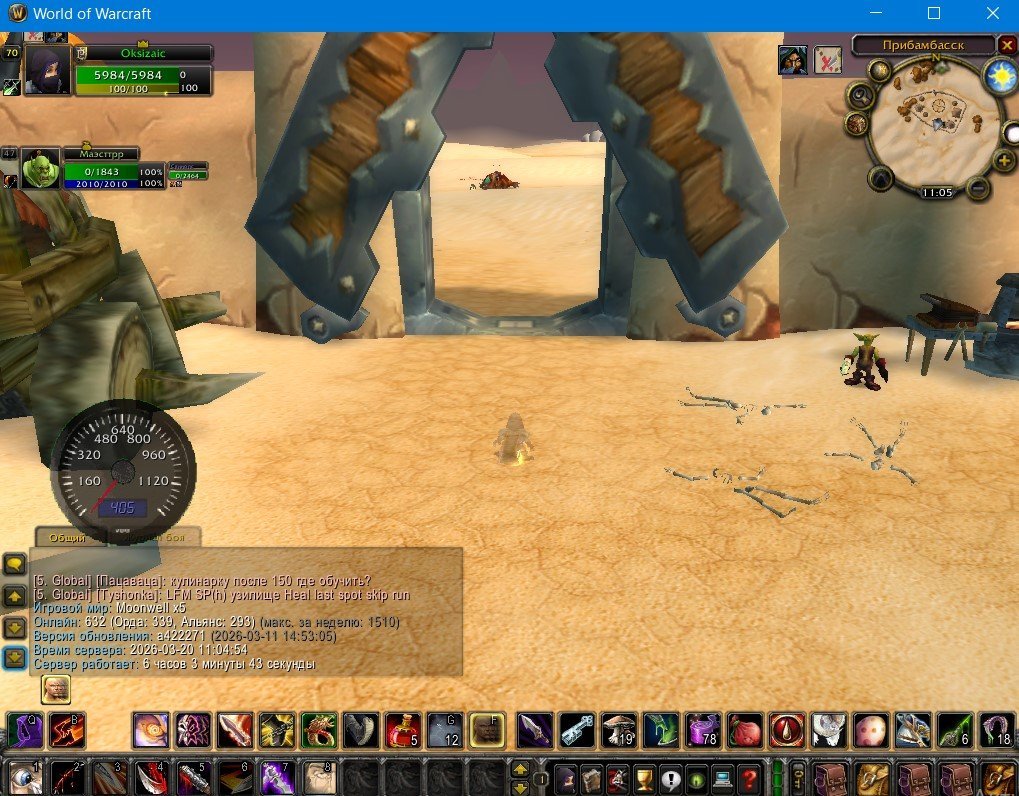1019x796 pixels.
Task: Use the purple cloth item stack of 78
Action: point(703,730)
